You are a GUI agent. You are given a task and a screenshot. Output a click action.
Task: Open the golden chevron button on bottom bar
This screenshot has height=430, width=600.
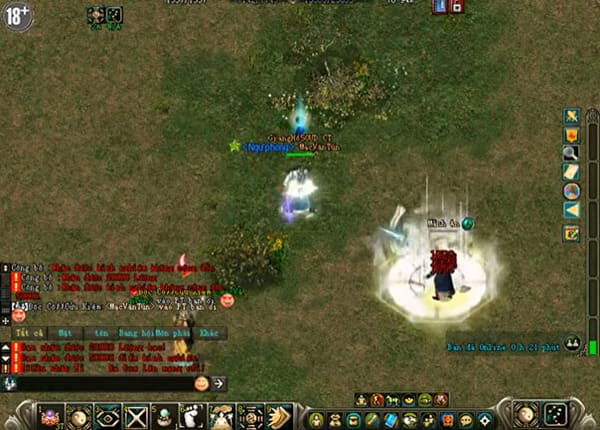[x=279, y=416]
